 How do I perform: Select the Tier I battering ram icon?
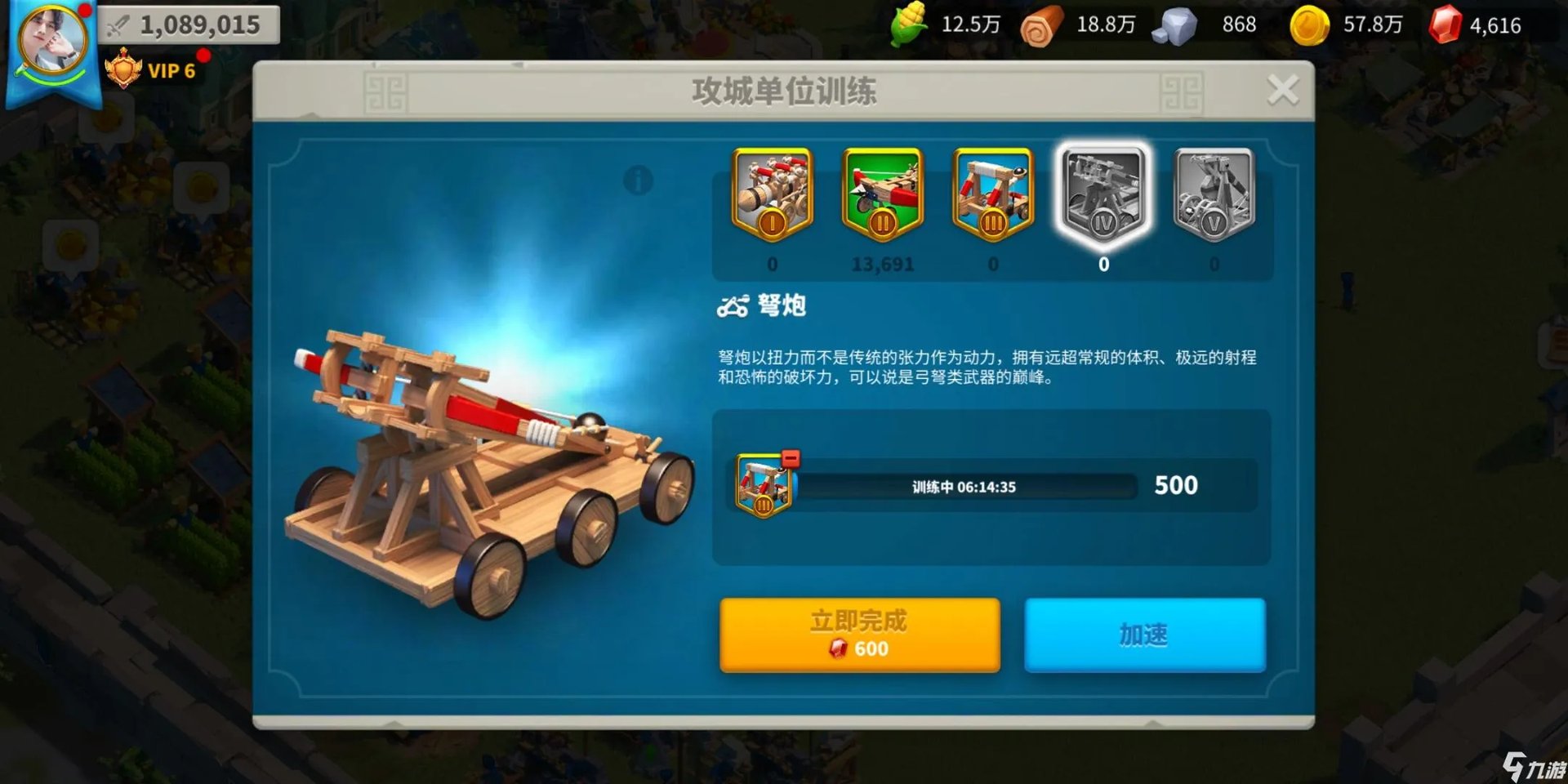pyautogui.click(x=772, y=196)
